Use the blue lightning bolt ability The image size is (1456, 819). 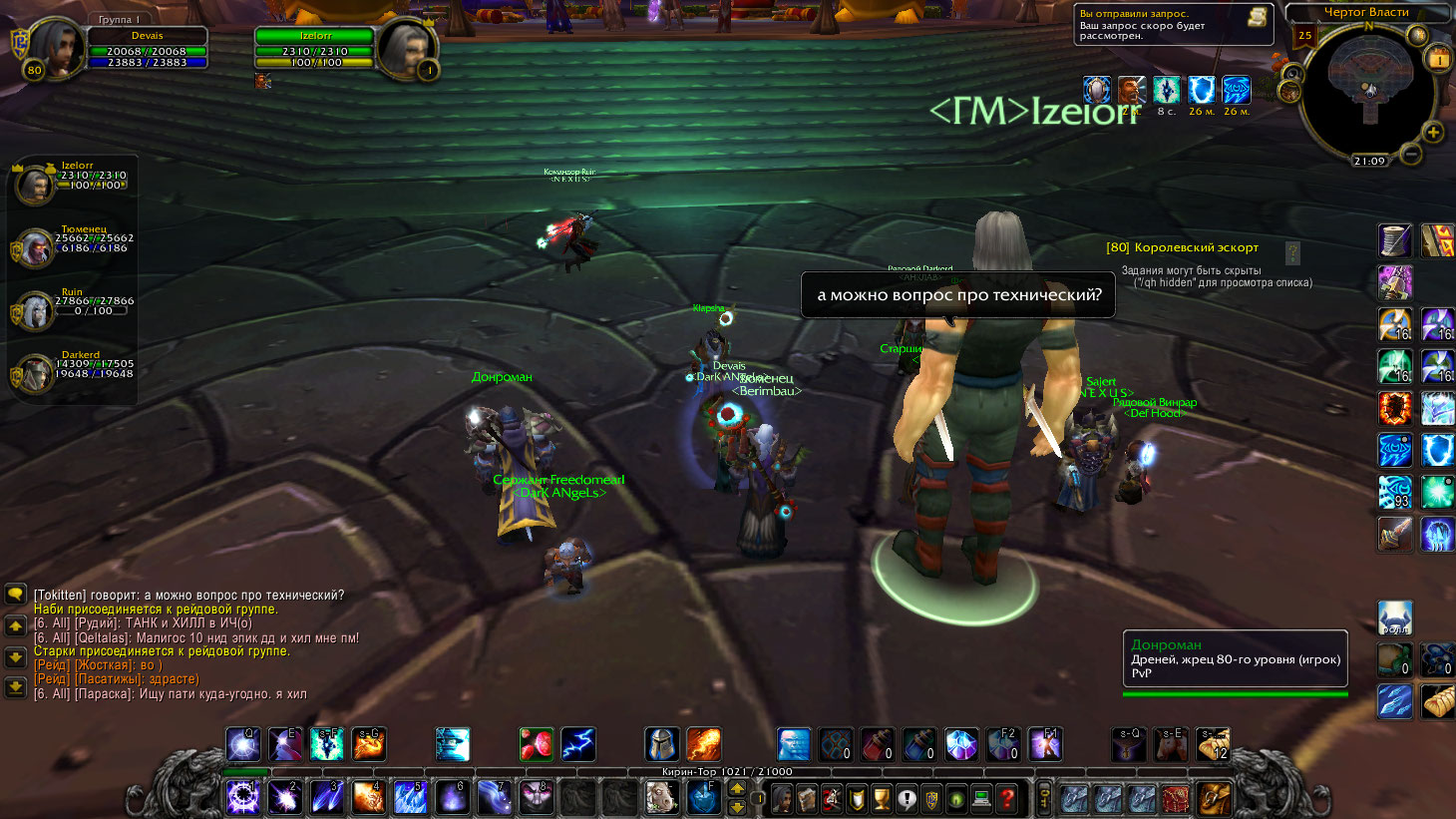coord(577,744)
